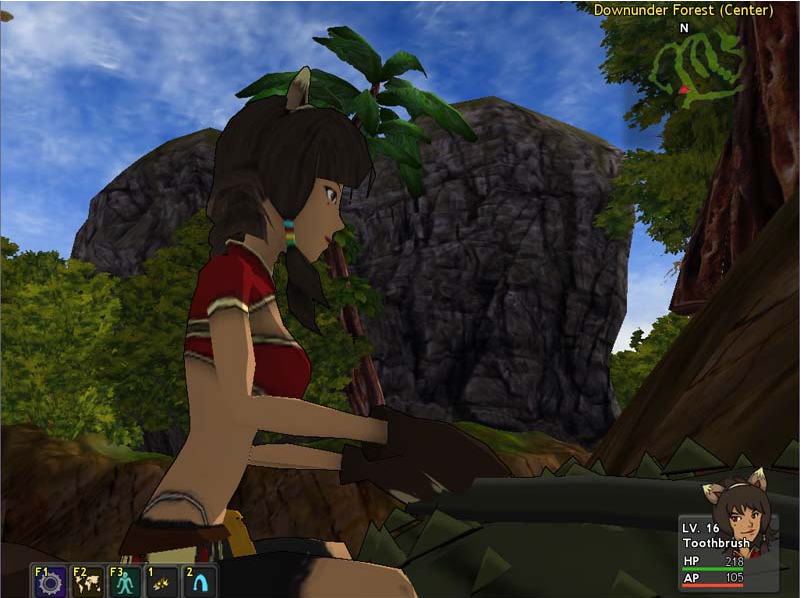
Task: Click the Downunder Forest minimap
Action: (x=699, y=64)
